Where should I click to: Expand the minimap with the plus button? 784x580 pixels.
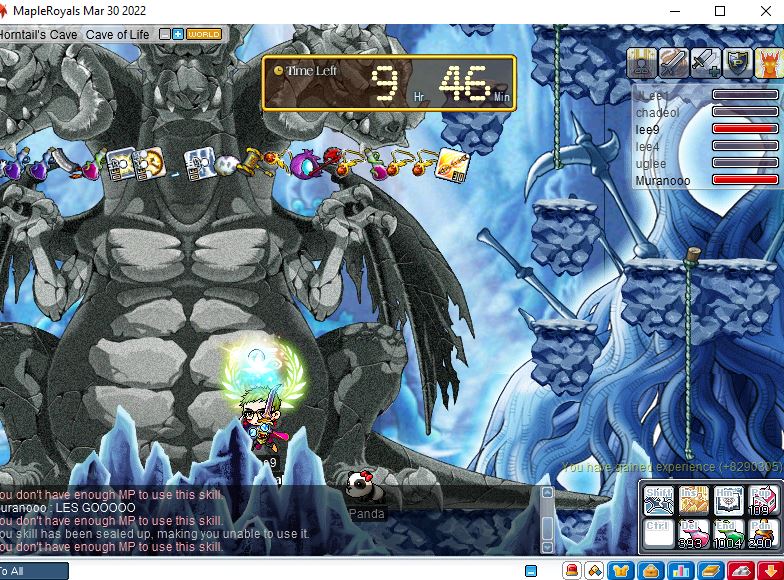(x=178, y=34)
